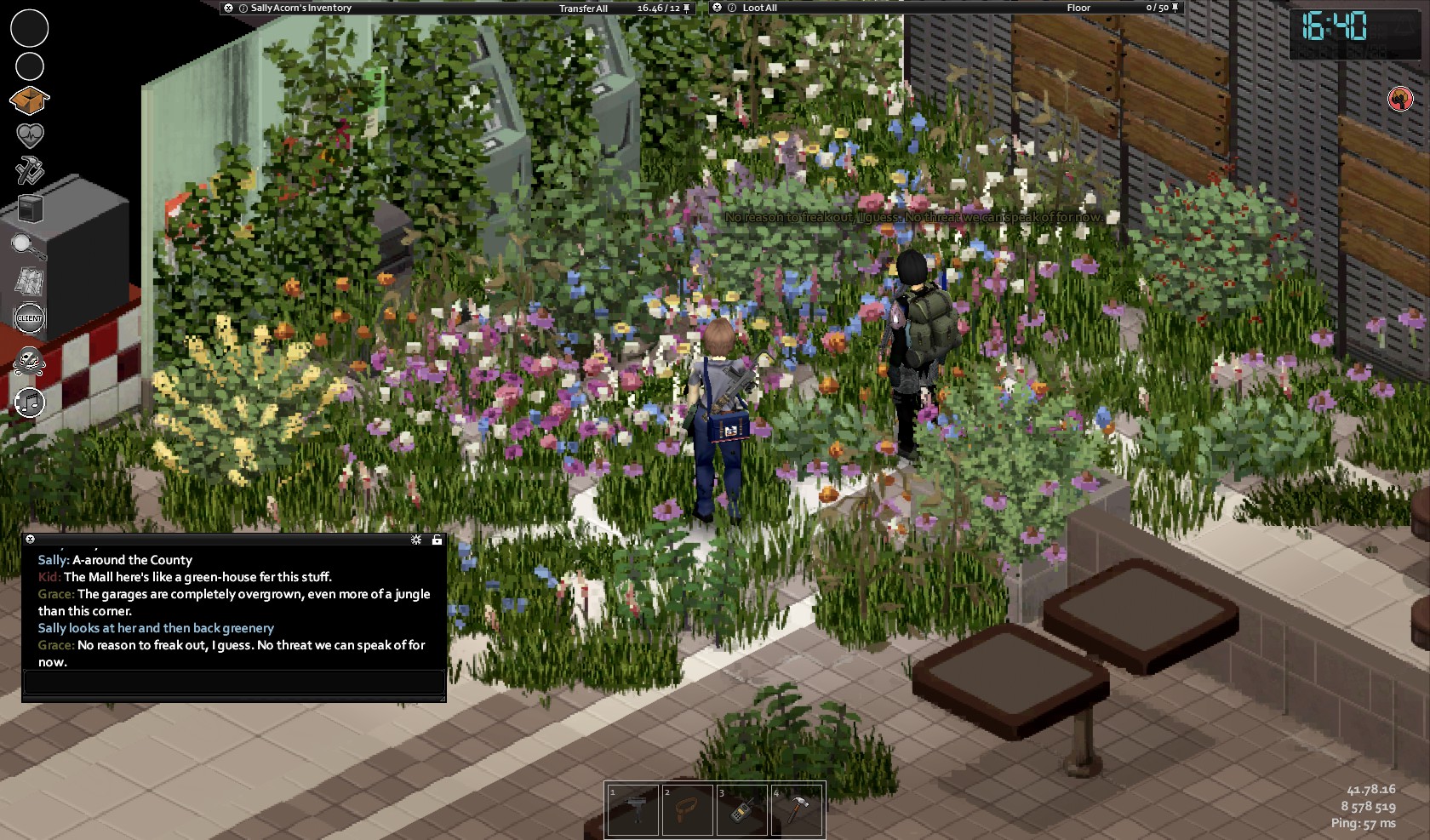The width and height of the screenshot is (1430, 840).
Task: Select the hammer in hotbar slot 4
Action: click(797, 809)
